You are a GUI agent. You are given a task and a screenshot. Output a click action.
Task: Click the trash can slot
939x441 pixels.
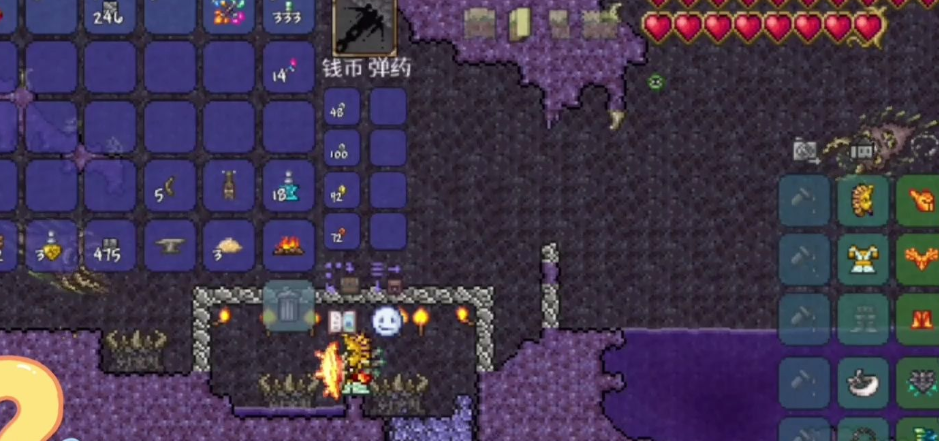[289, 307]
